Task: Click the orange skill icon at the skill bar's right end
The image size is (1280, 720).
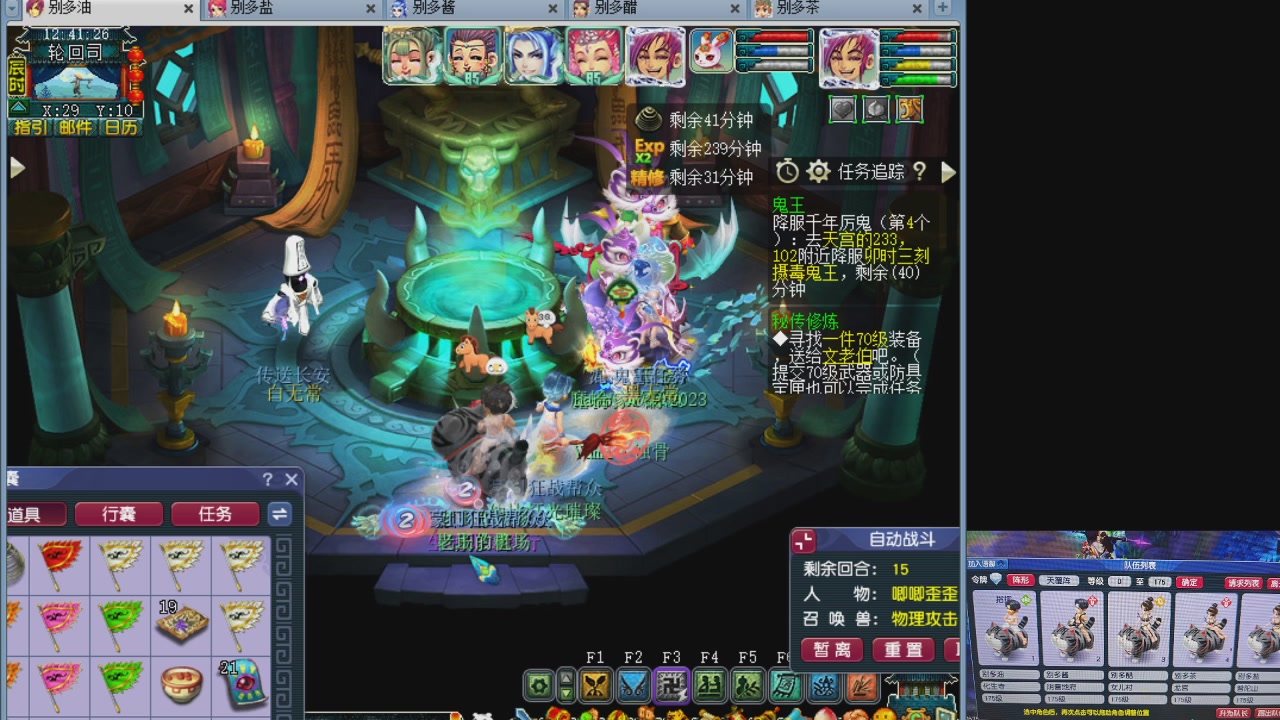Action: point(862,685)
